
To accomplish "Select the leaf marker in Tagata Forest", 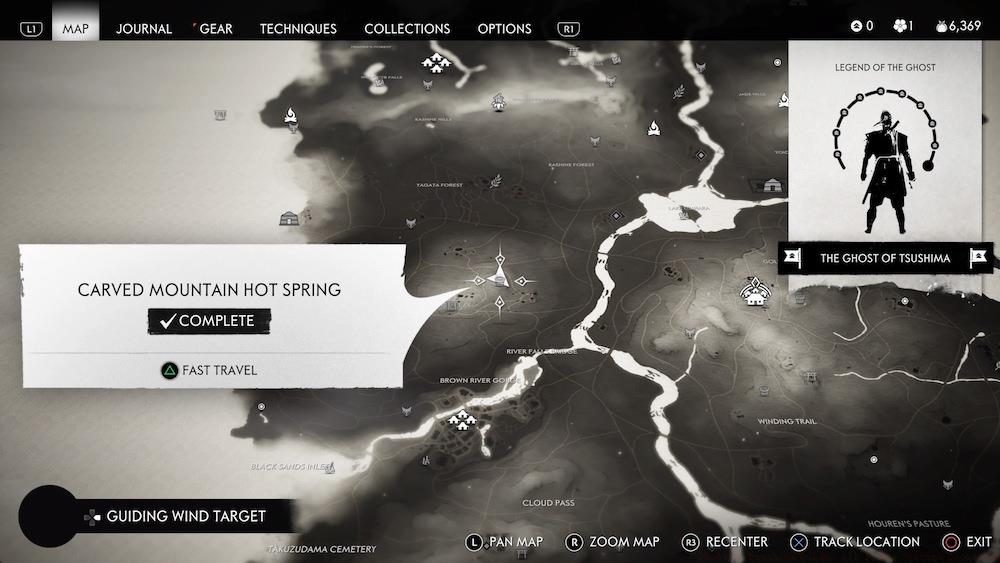I will 495,181.
